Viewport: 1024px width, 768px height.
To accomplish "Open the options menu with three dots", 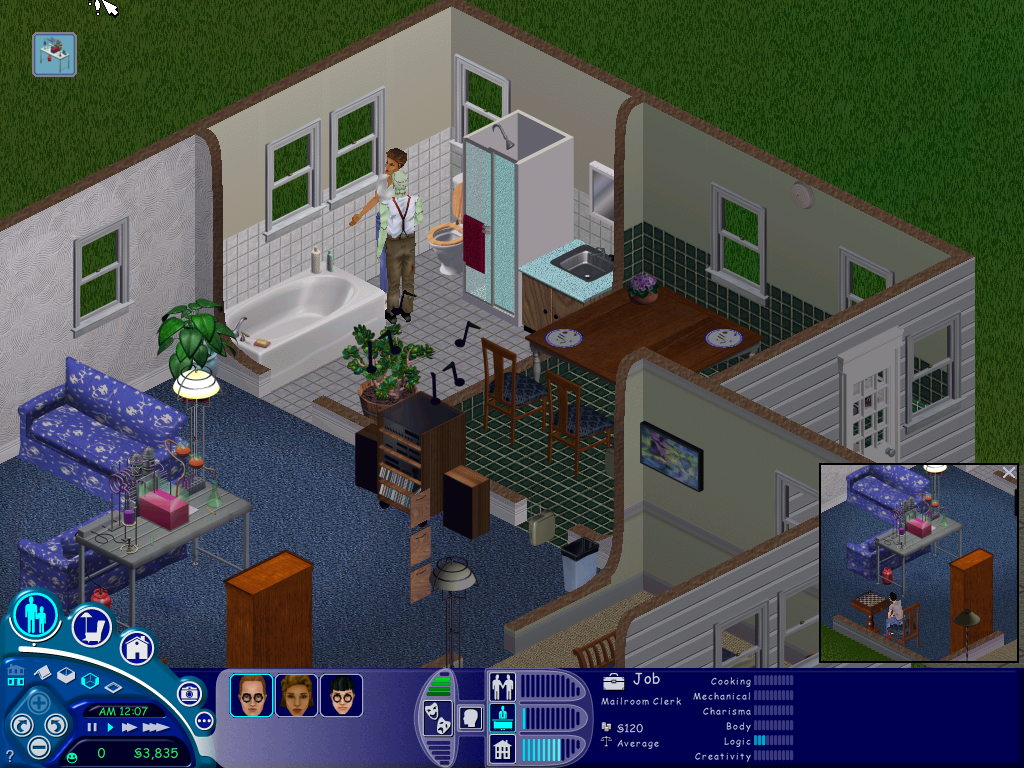I will [205, 720].
